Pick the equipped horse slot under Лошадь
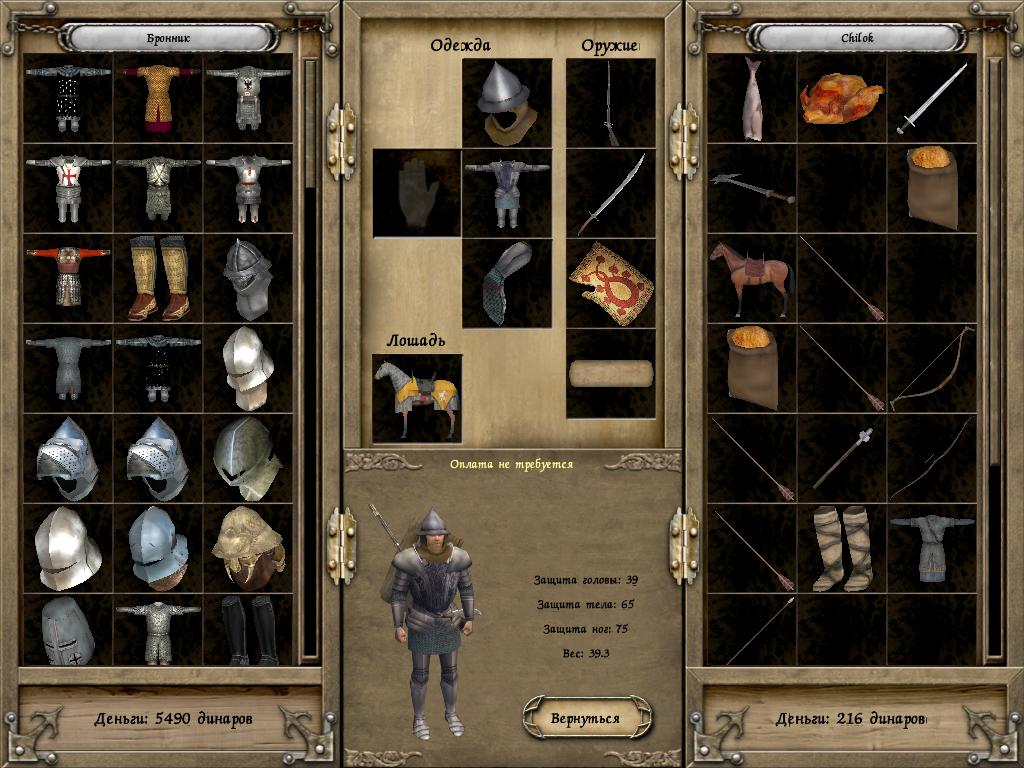Viewport: 1024px width, 768px height. tap(417, 398)
